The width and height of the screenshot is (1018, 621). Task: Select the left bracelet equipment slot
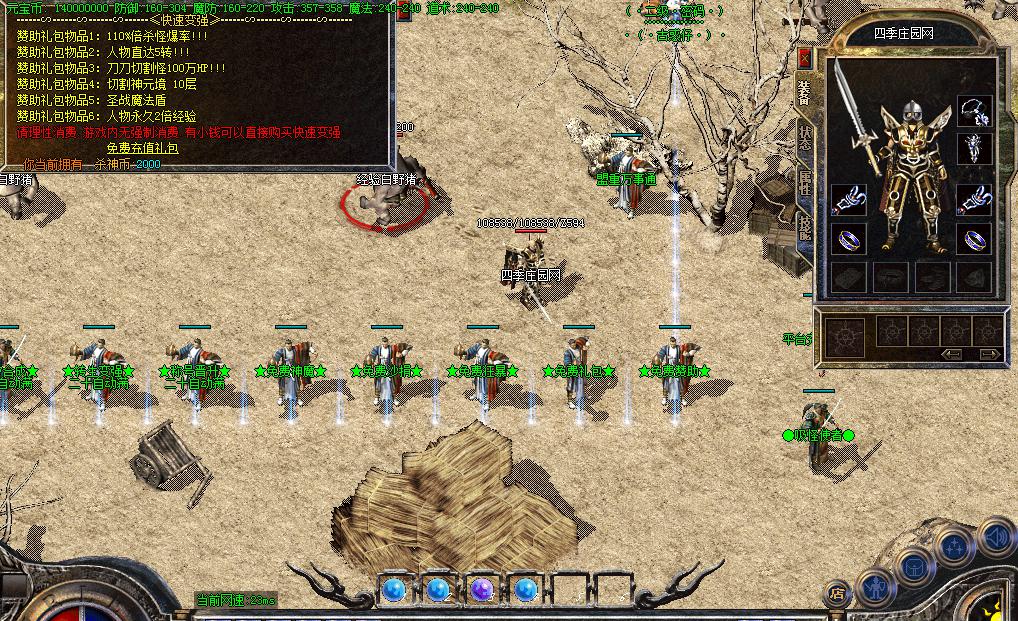tap(849, 200)
